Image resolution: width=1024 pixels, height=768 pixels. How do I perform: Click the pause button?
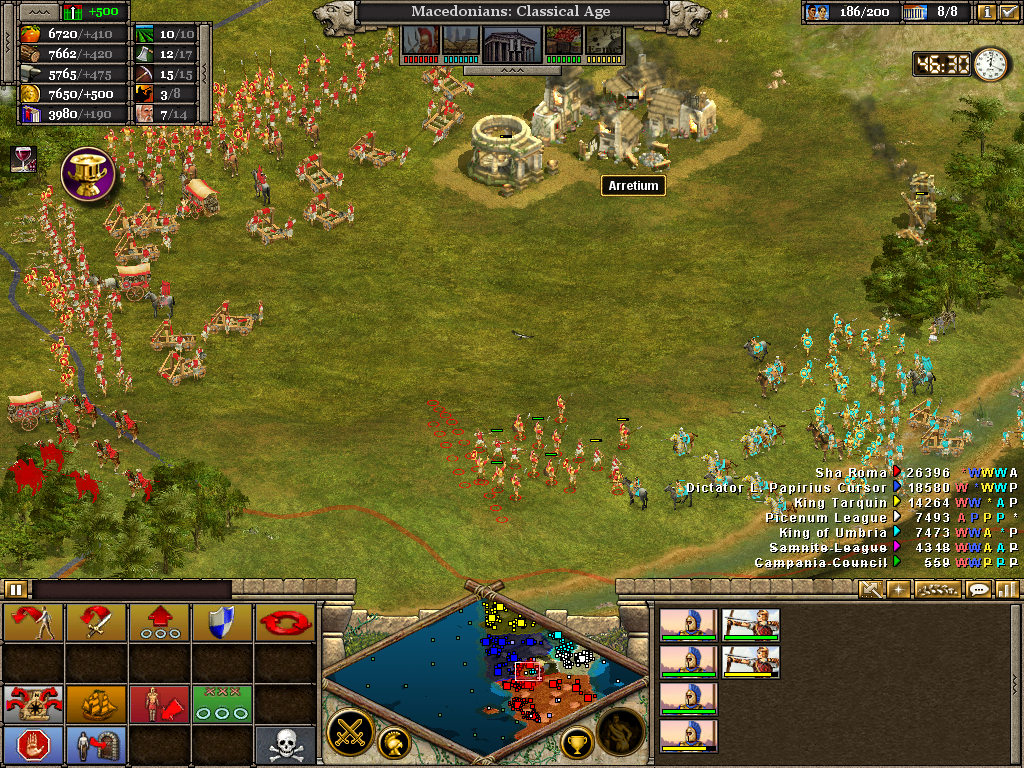pyautogui.click(x=15, y=589)
